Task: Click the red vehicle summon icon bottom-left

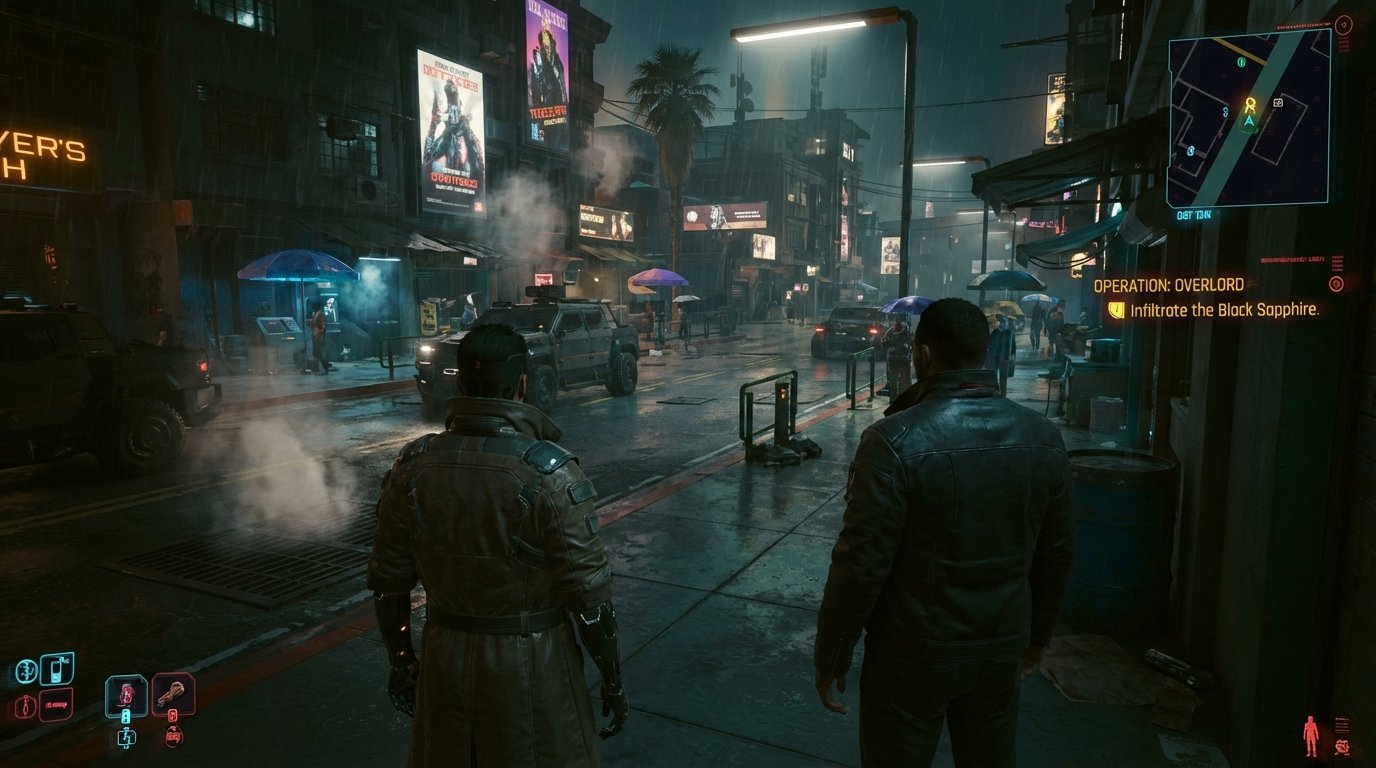Action: [x=56, y=703]
